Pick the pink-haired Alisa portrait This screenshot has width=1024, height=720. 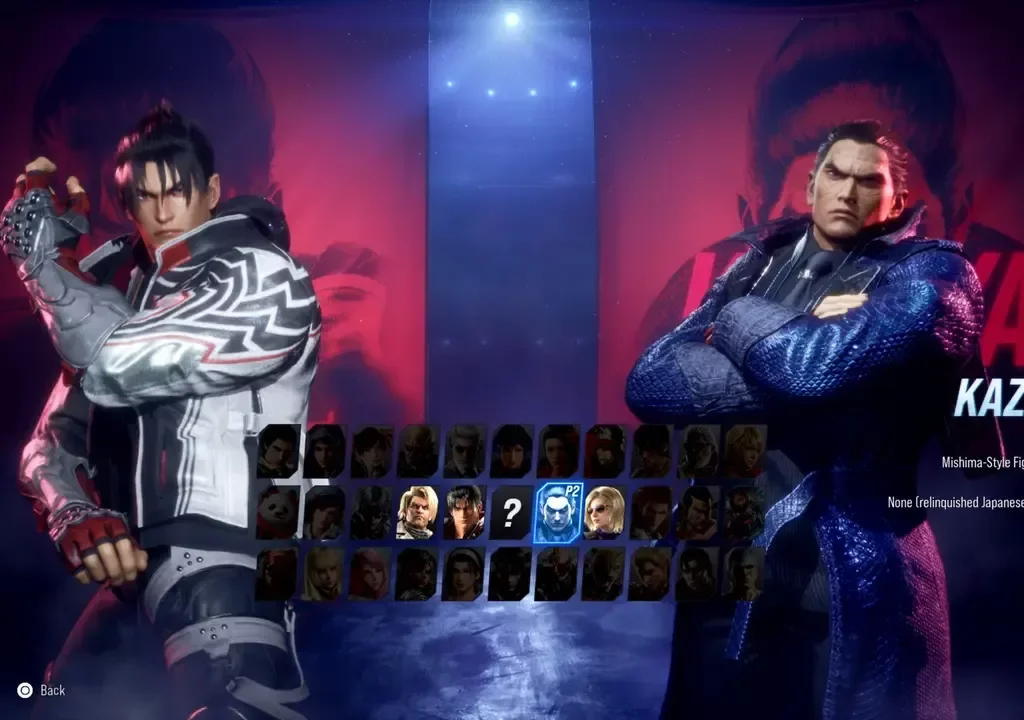pyautogui.click(x=370, y=574)
